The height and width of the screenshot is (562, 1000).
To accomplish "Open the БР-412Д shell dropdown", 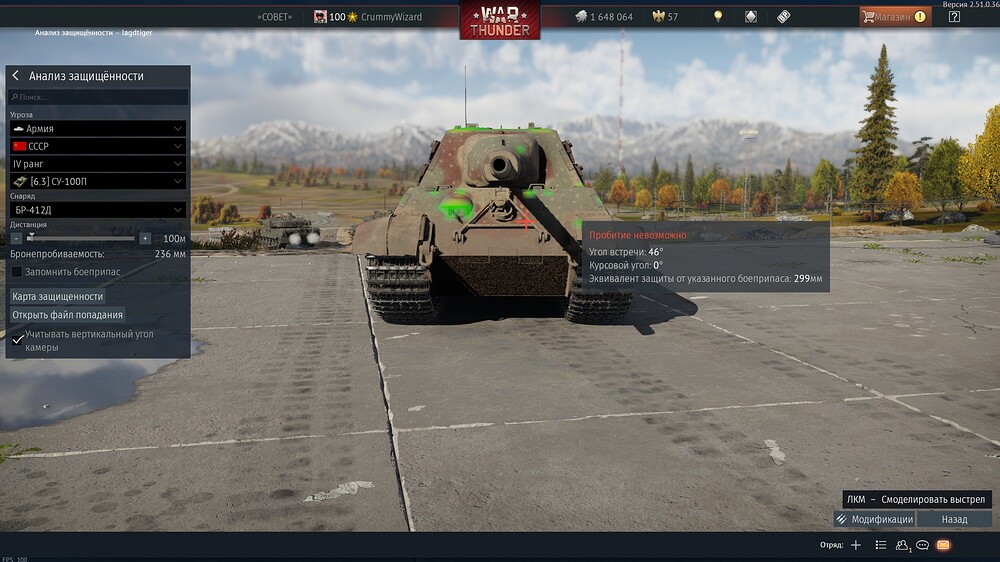I will pos(98,210).
